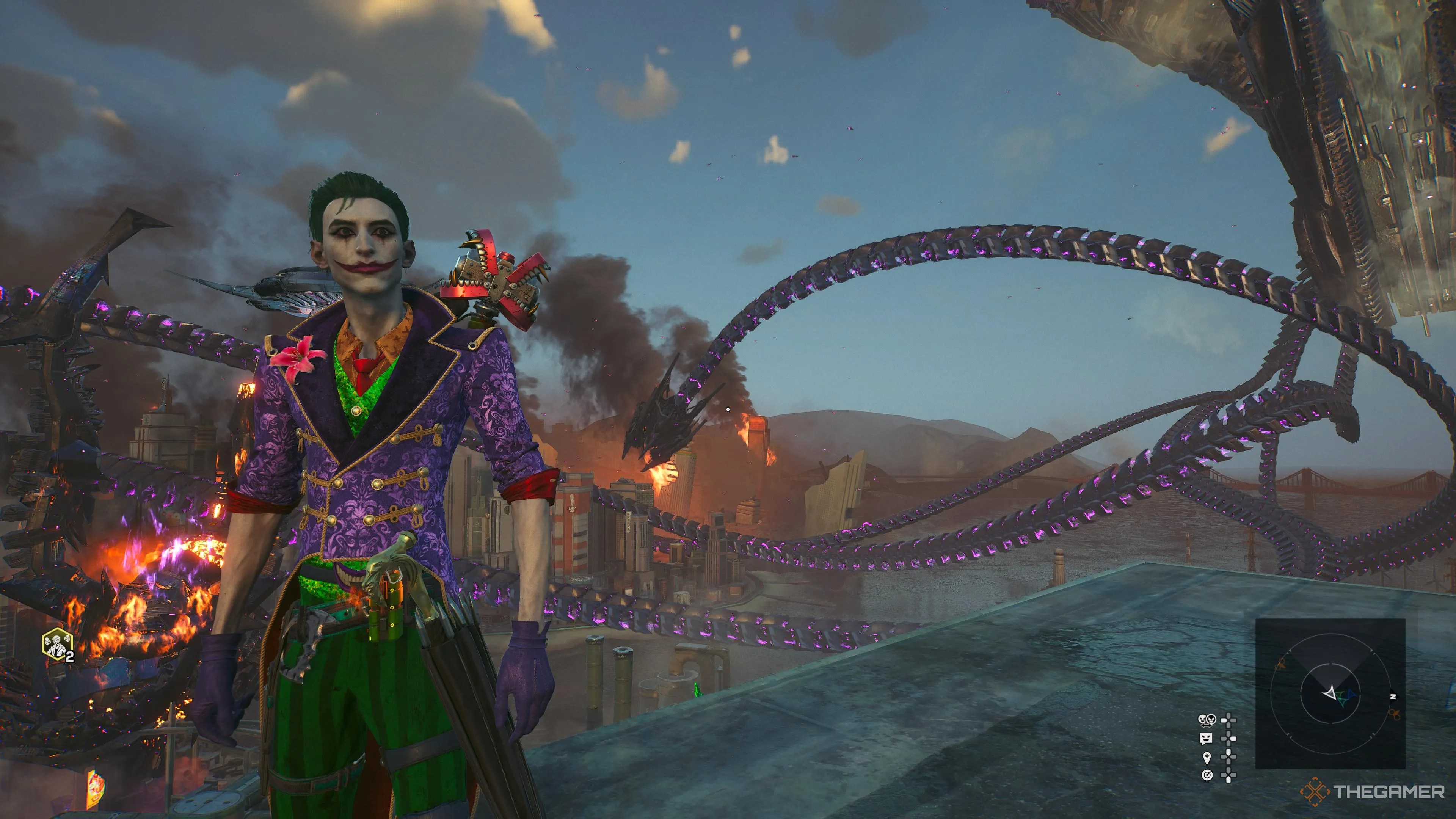The image size is (1456, 819).
Task: Toggle the d-pad left emote shortcut
Action: 1229,739
